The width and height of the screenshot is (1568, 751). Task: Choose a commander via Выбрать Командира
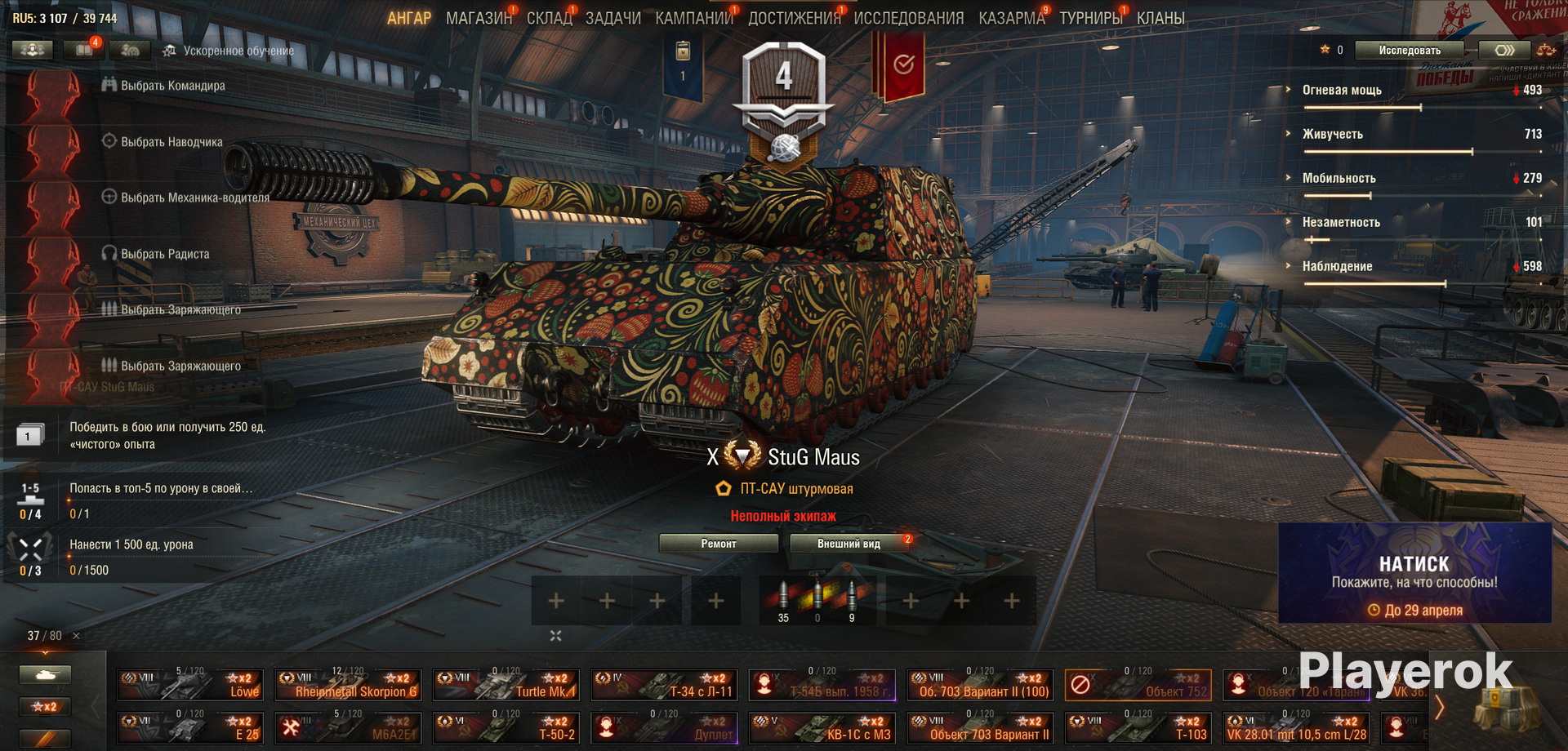[x=172, y=86]
